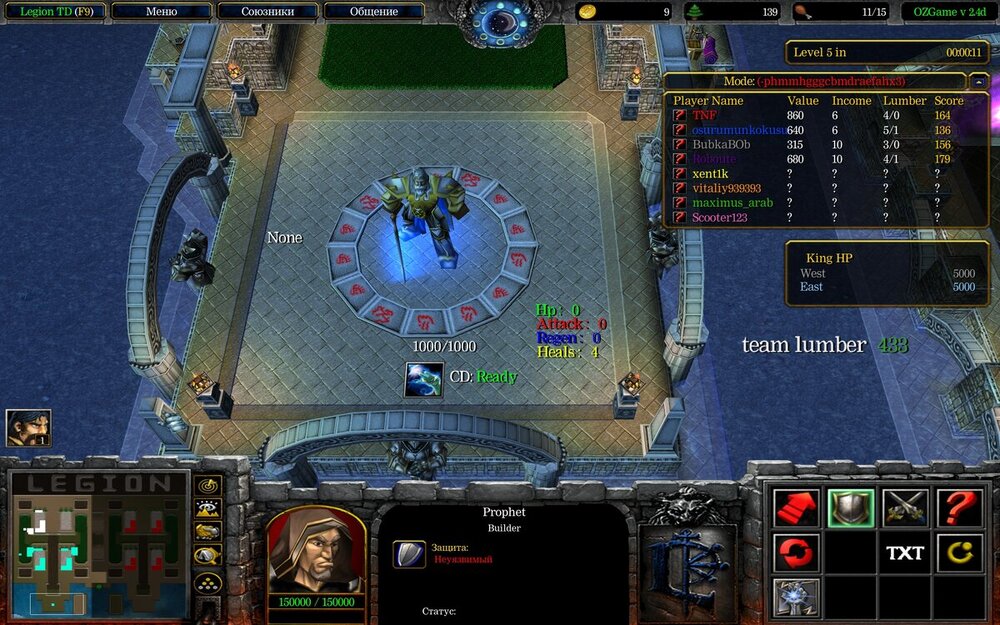Choose the crossed swords command

click(x=905, y=508)
